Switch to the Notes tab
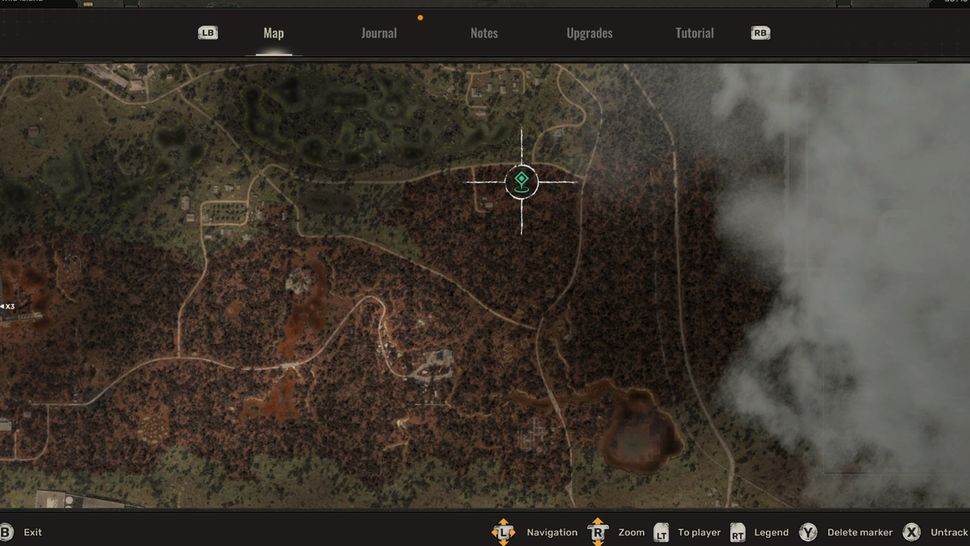 [x=484, y=33]
